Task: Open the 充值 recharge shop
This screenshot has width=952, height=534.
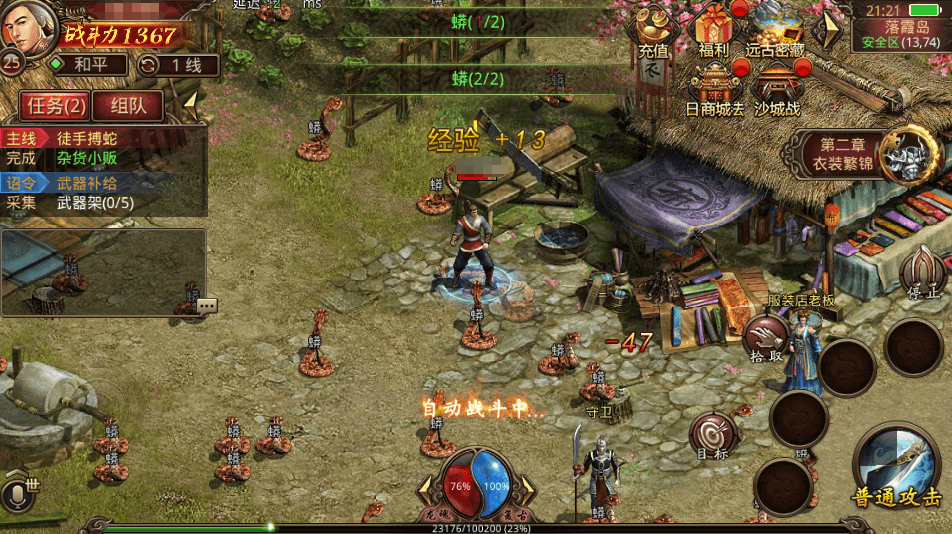Action: (x=654, y=30)
